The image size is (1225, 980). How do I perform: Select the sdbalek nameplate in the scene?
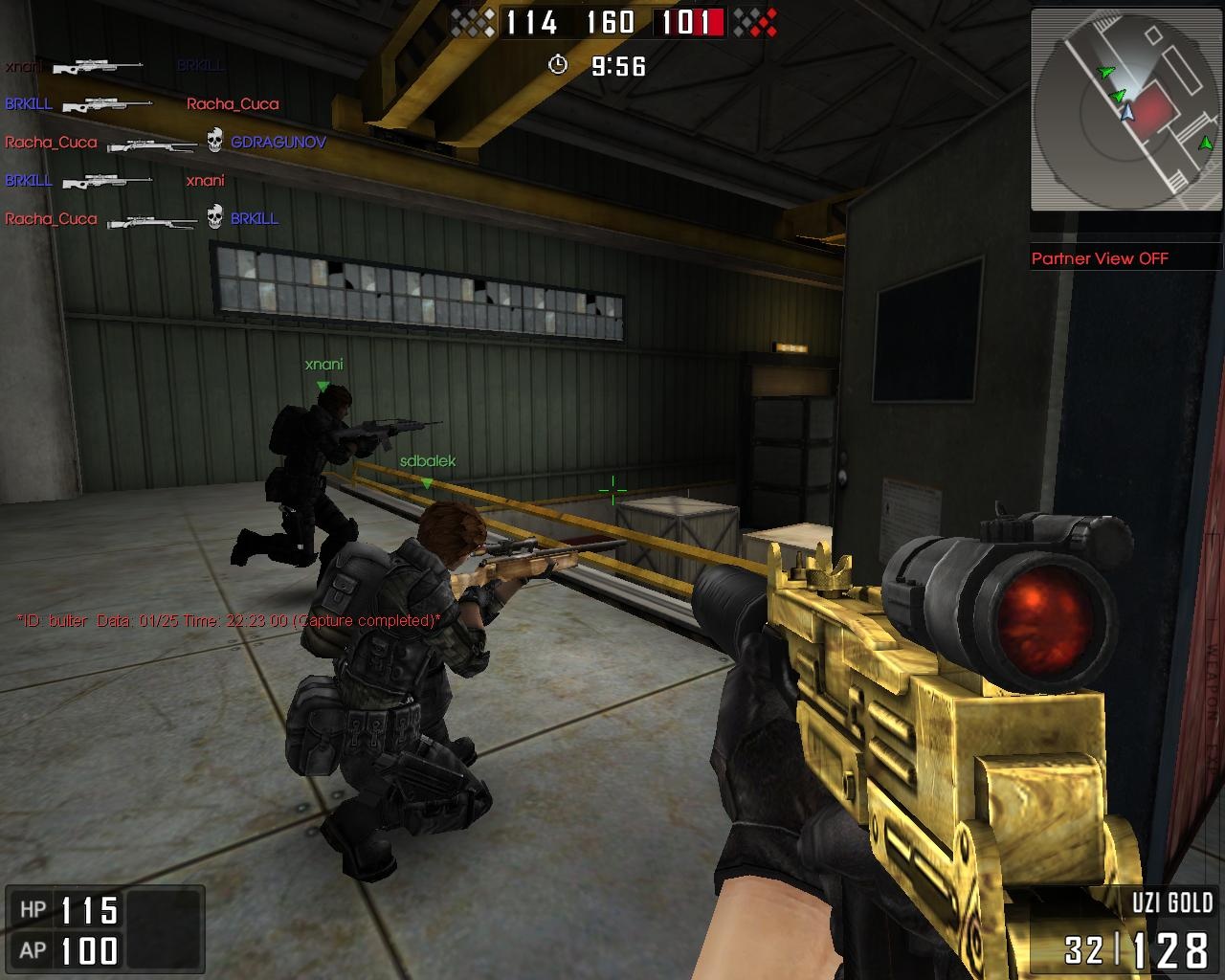[x=428, y=459]
